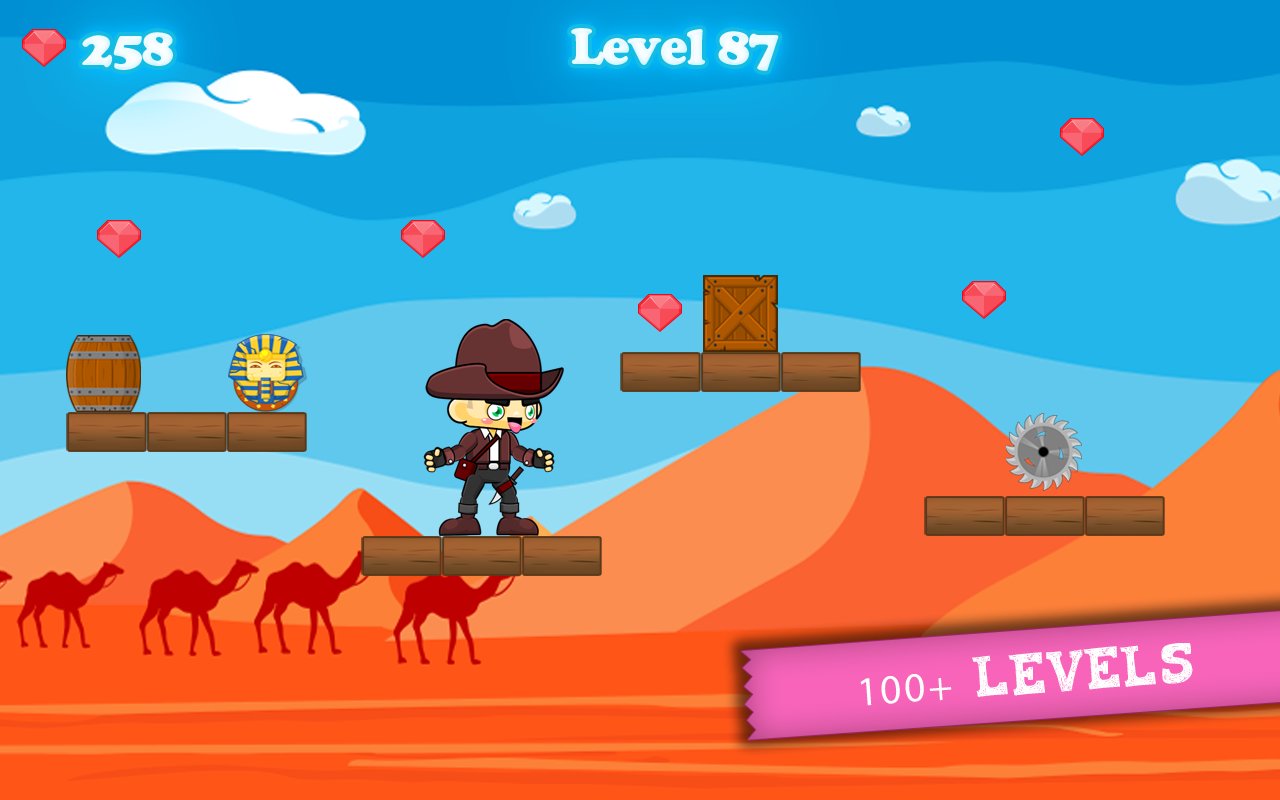Screen dimensions: 1280x800
Task: Tap the small cloud near the level title
Action: tap(547, 212)
